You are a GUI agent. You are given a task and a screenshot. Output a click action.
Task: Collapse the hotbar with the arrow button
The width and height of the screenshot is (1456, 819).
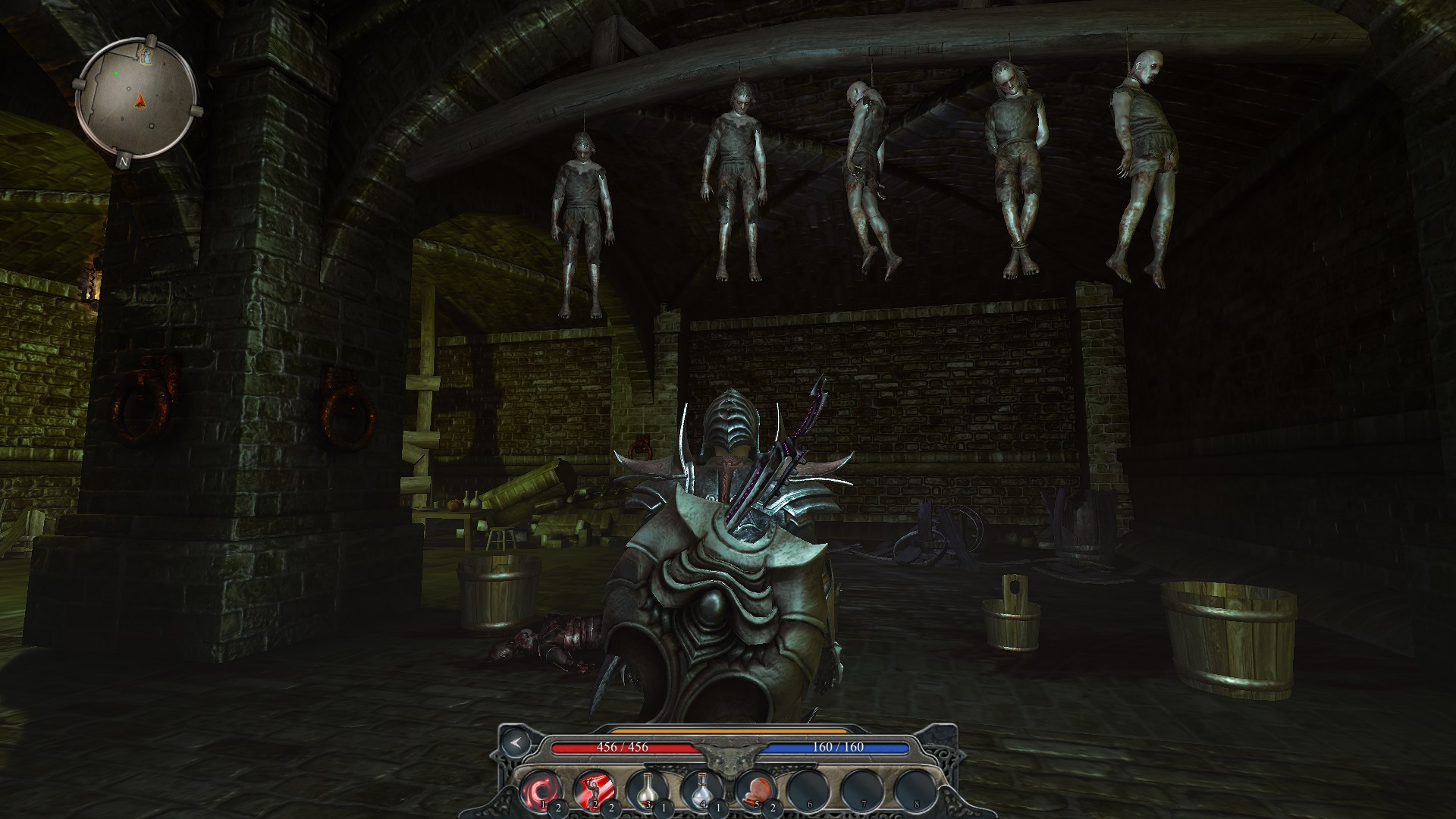pyautogui.click(x=515, y=743)
